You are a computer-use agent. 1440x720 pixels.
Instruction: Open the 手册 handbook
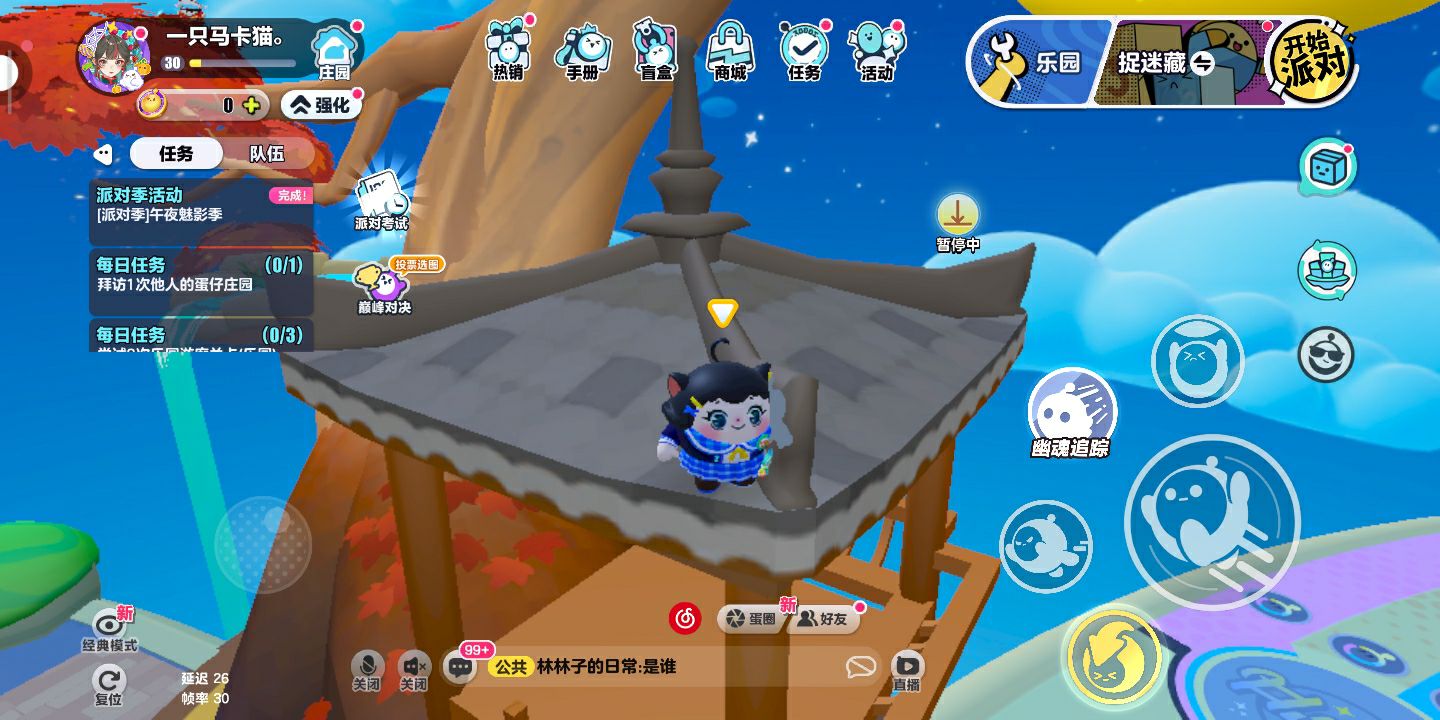(x=582, y=50)
